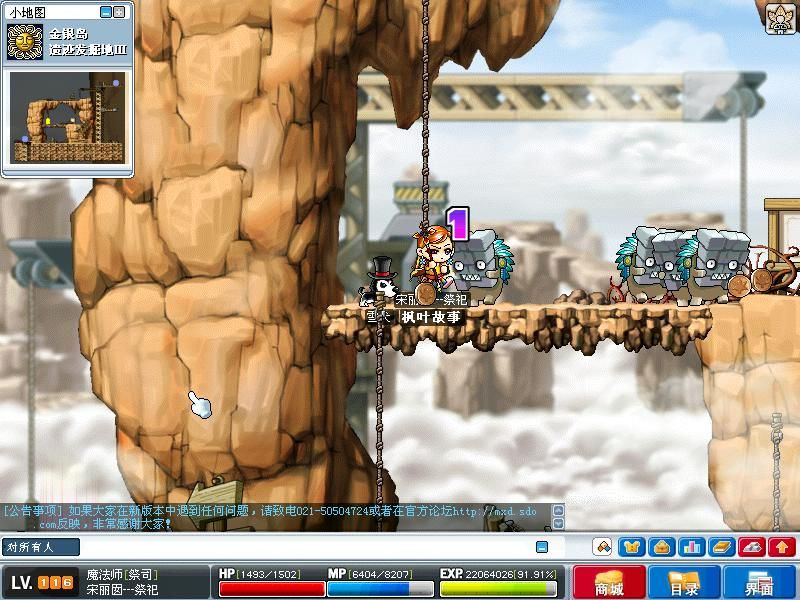Minimize the 小地图 minimap window

click(x=106, y=12)
